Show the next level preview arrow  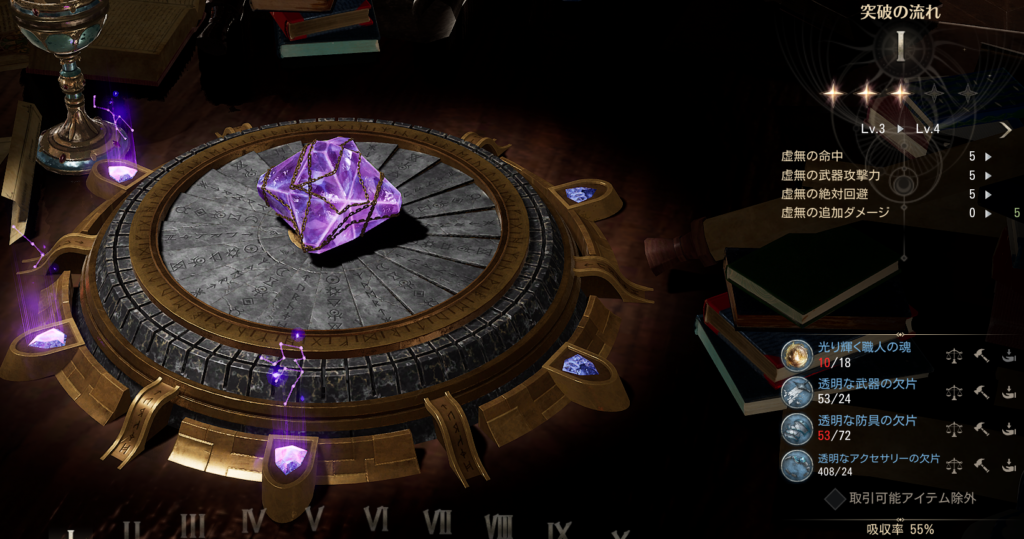point(1005,129)
